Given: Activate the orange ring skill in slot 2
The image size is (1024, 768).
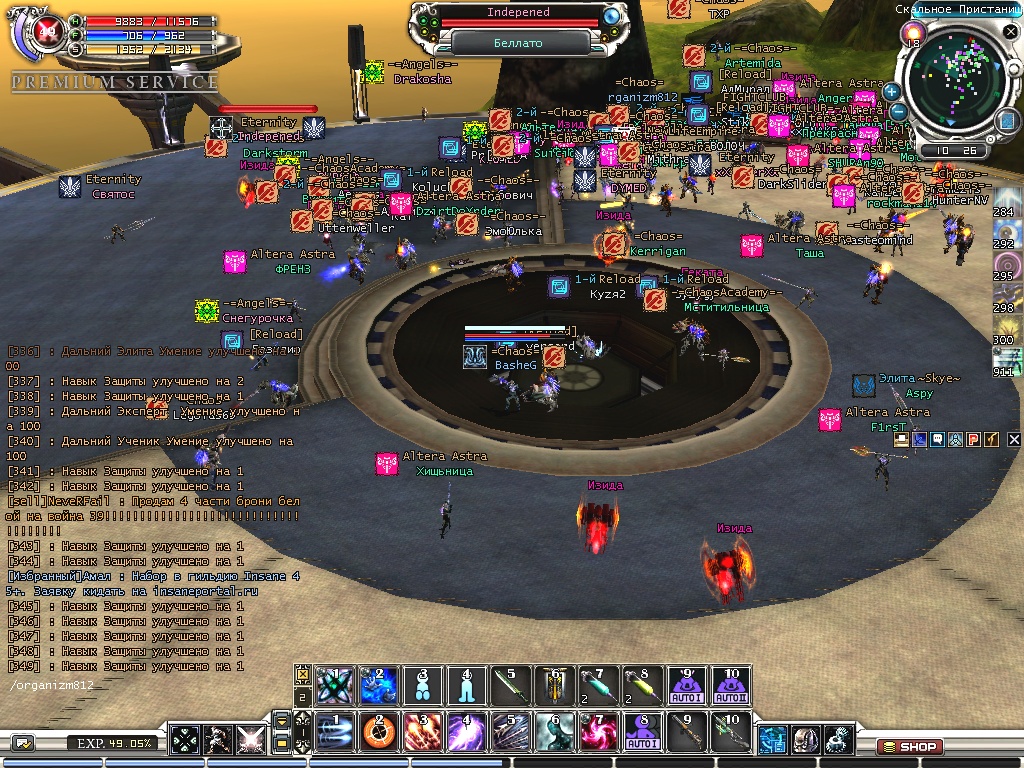Looking at the screenshot, I should point(379,732).
